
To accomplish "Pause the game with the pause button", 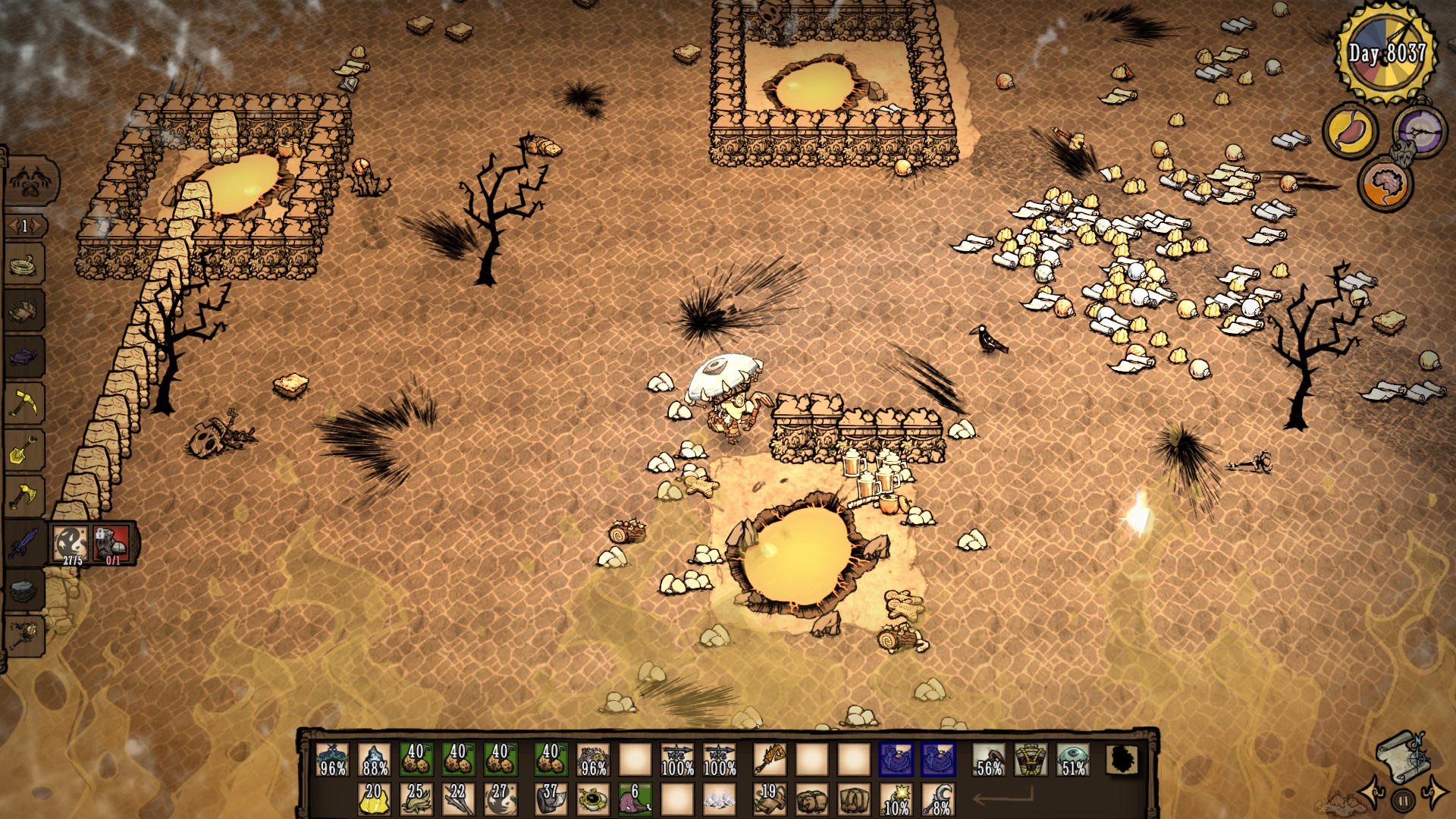I will pos(1403,799).
